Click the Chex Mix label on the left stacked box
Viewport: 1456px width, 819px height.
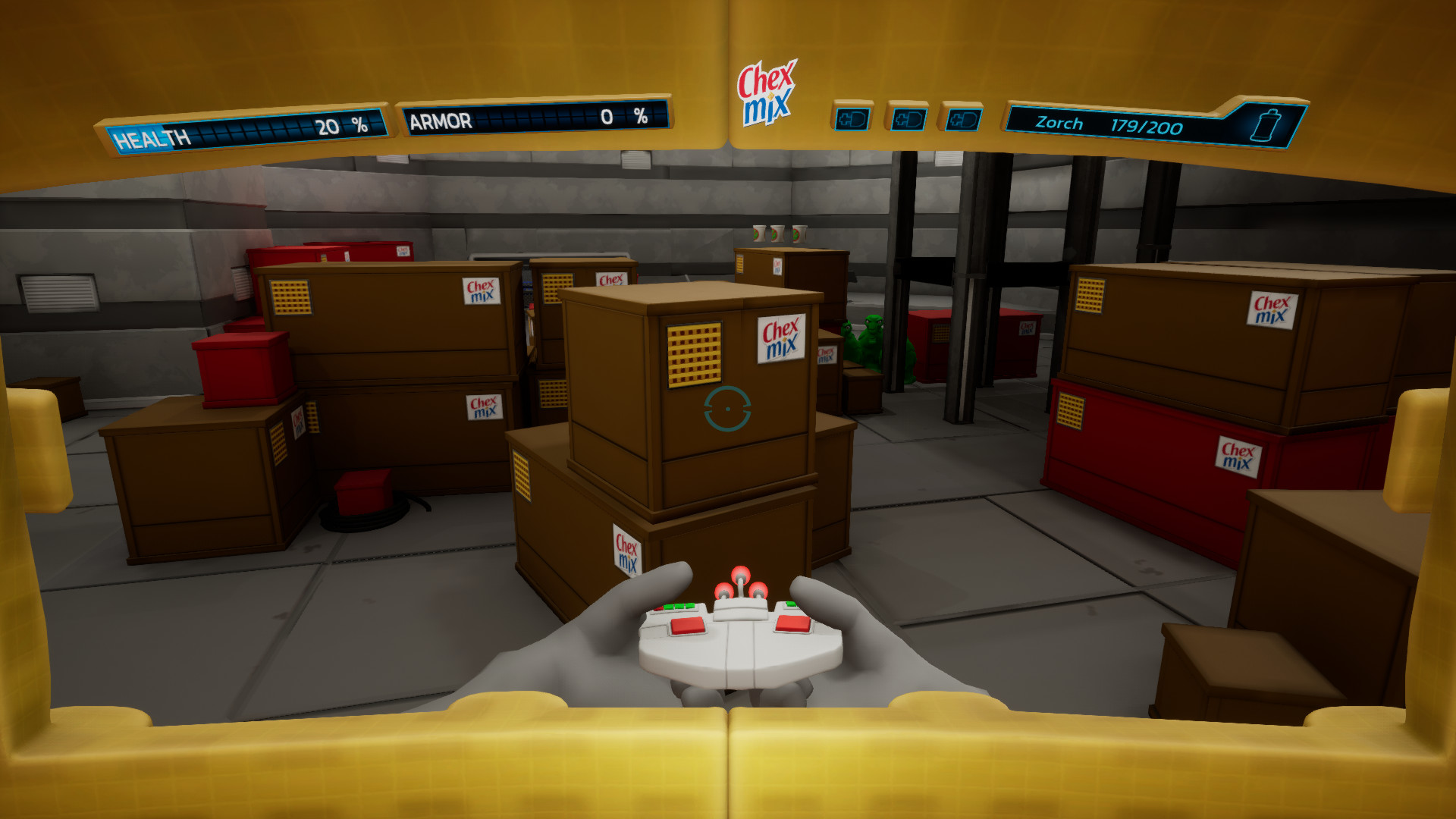click(482, 292)
